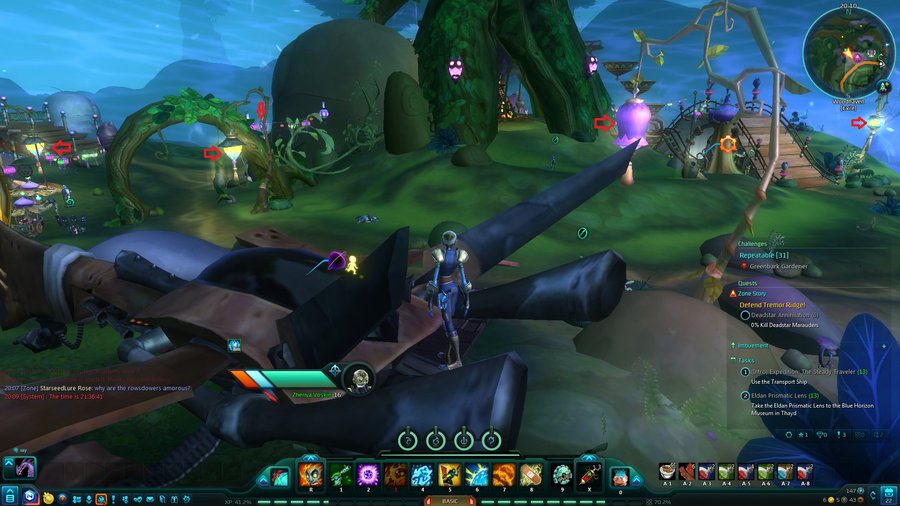Select the Defend Tremor Ridge quest
This screenshot has width=900, height=506.
point(772,304)
